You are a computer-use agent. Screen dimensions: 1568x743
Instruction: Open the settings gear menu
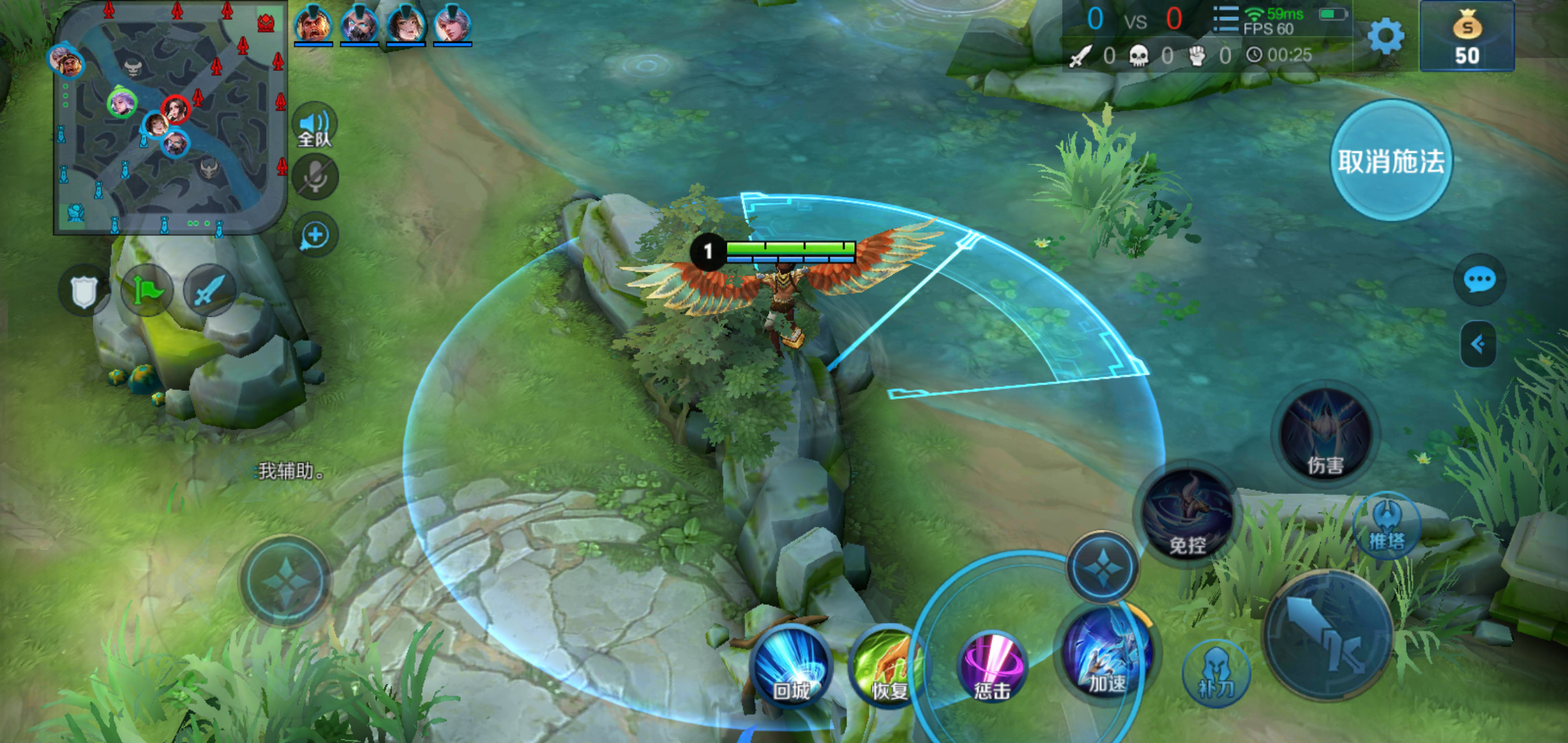coord(1385,36)
